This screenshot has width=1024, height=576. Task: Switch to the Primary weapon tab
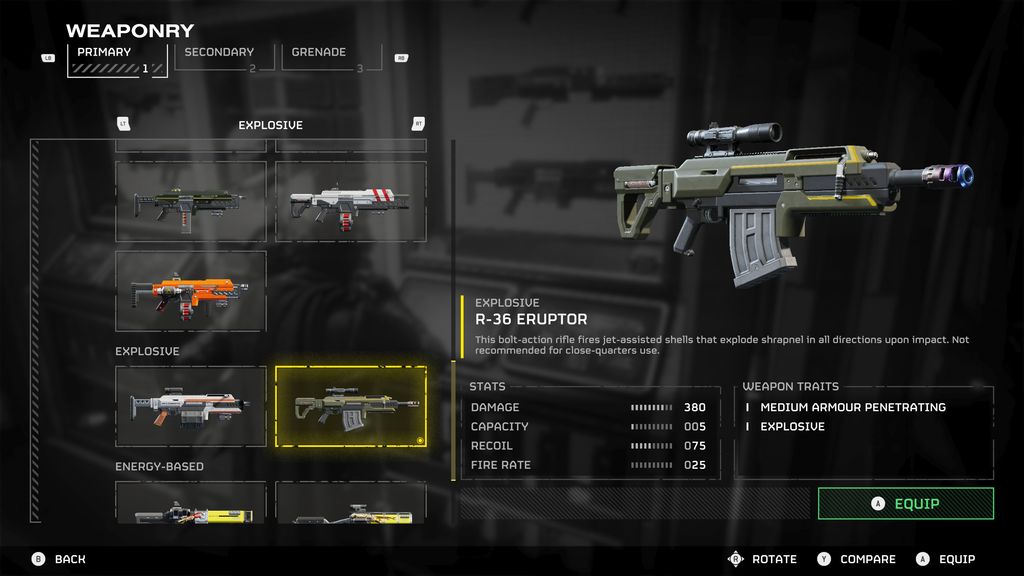point(117,59)
